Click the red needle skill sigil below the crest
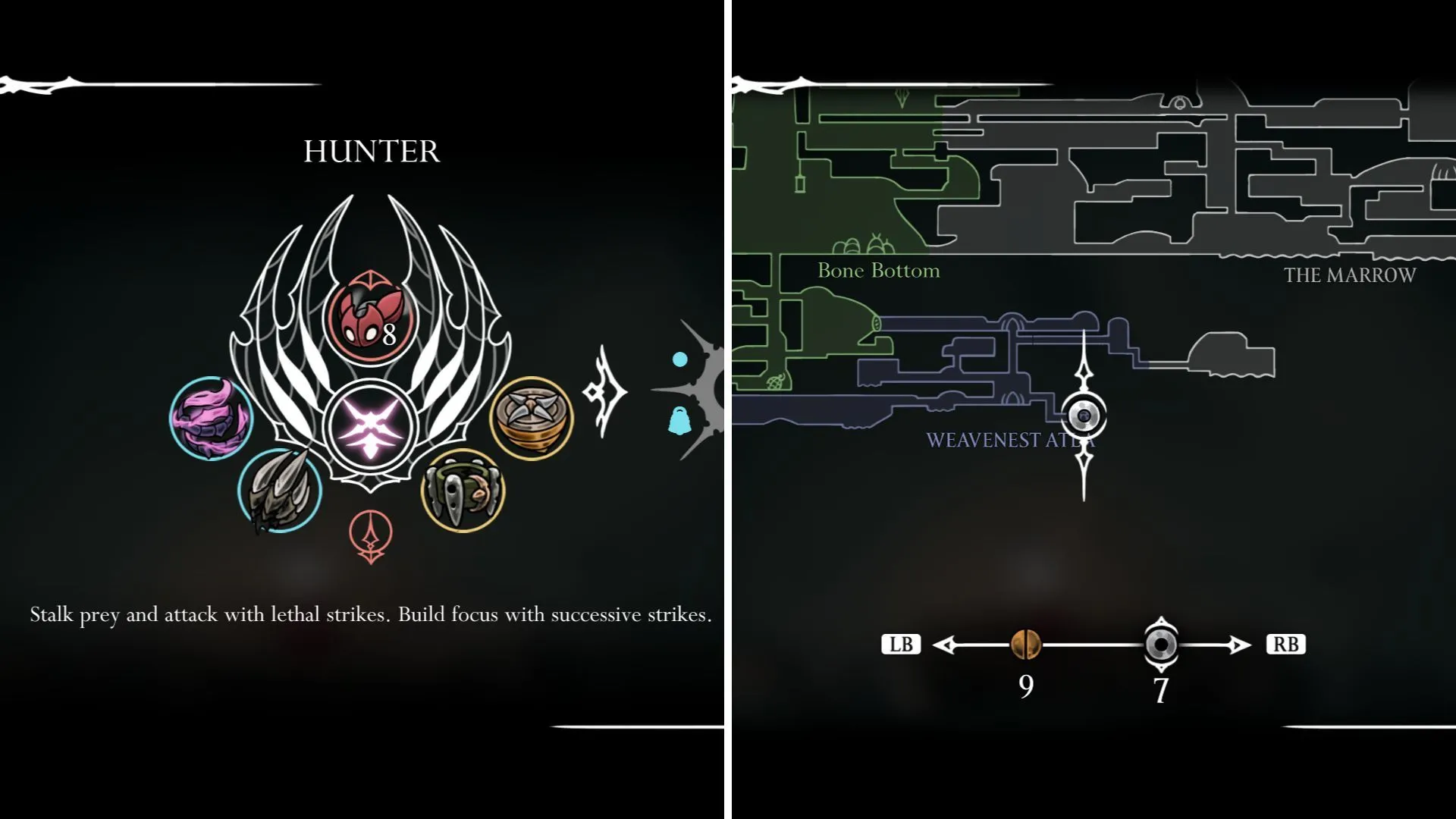The image size is (1456, 819). [369, 535]
